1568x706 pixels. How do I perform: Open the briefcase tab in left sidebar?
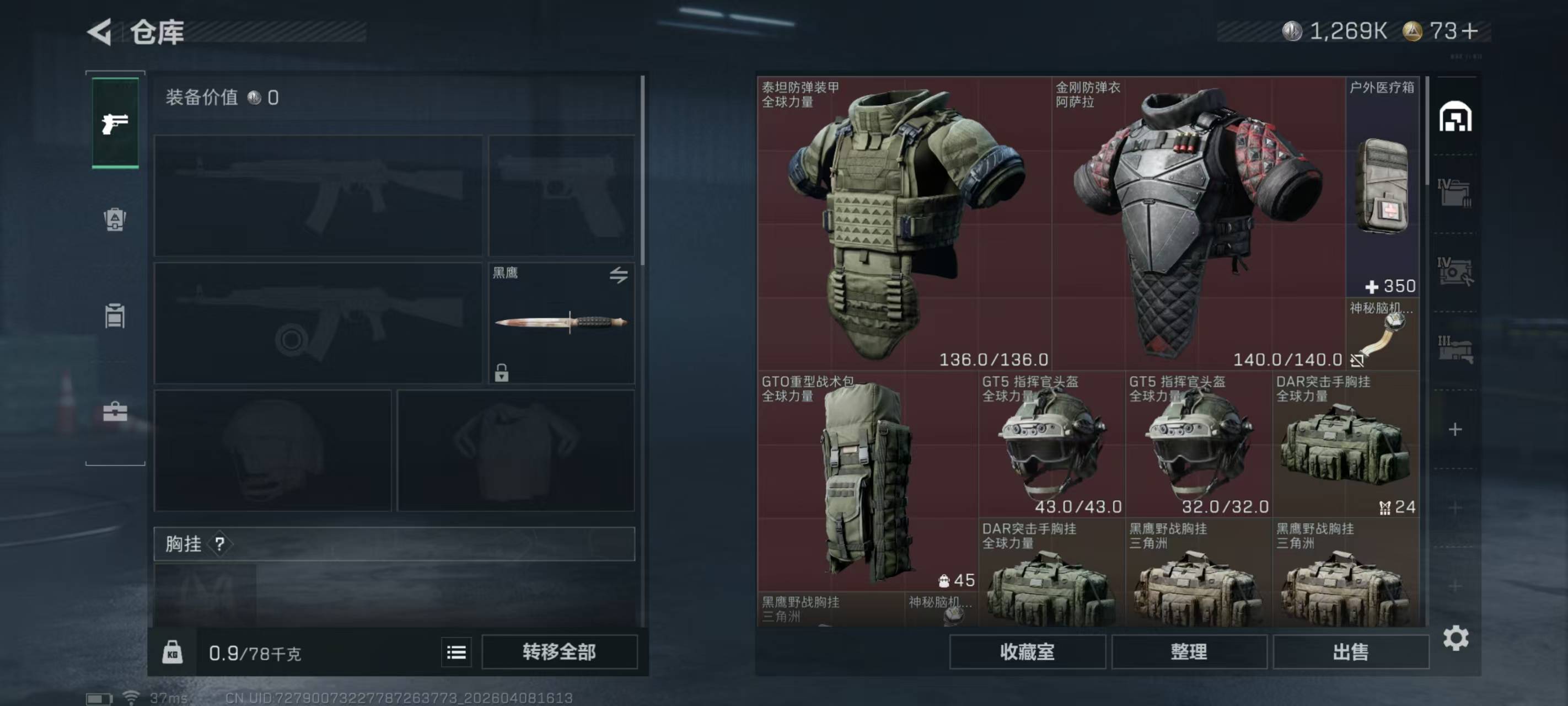(x=115, y=413)
